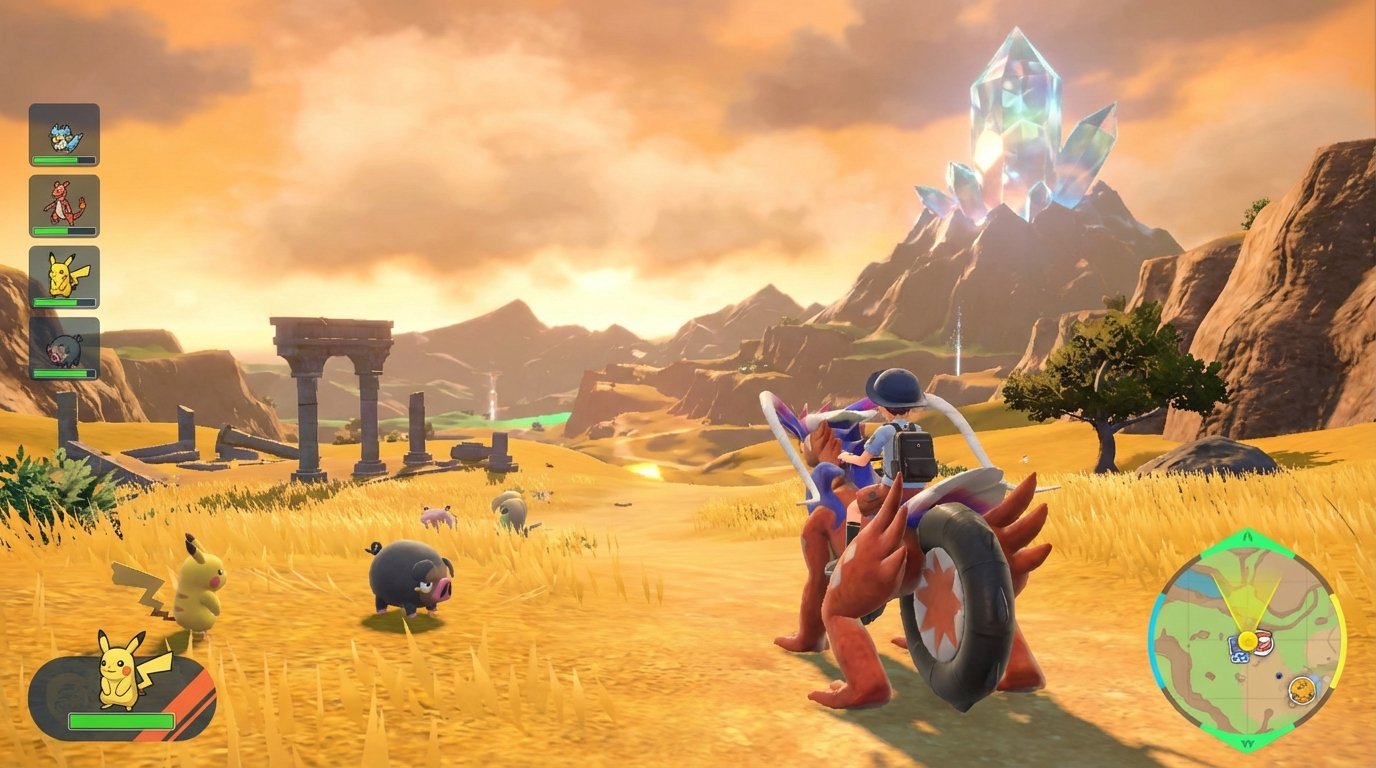Image resolution: width=1376 pixels, height=768 pixels.
Task: Click the sandwich shop icon on the minimap
Action: [1264, 641]
